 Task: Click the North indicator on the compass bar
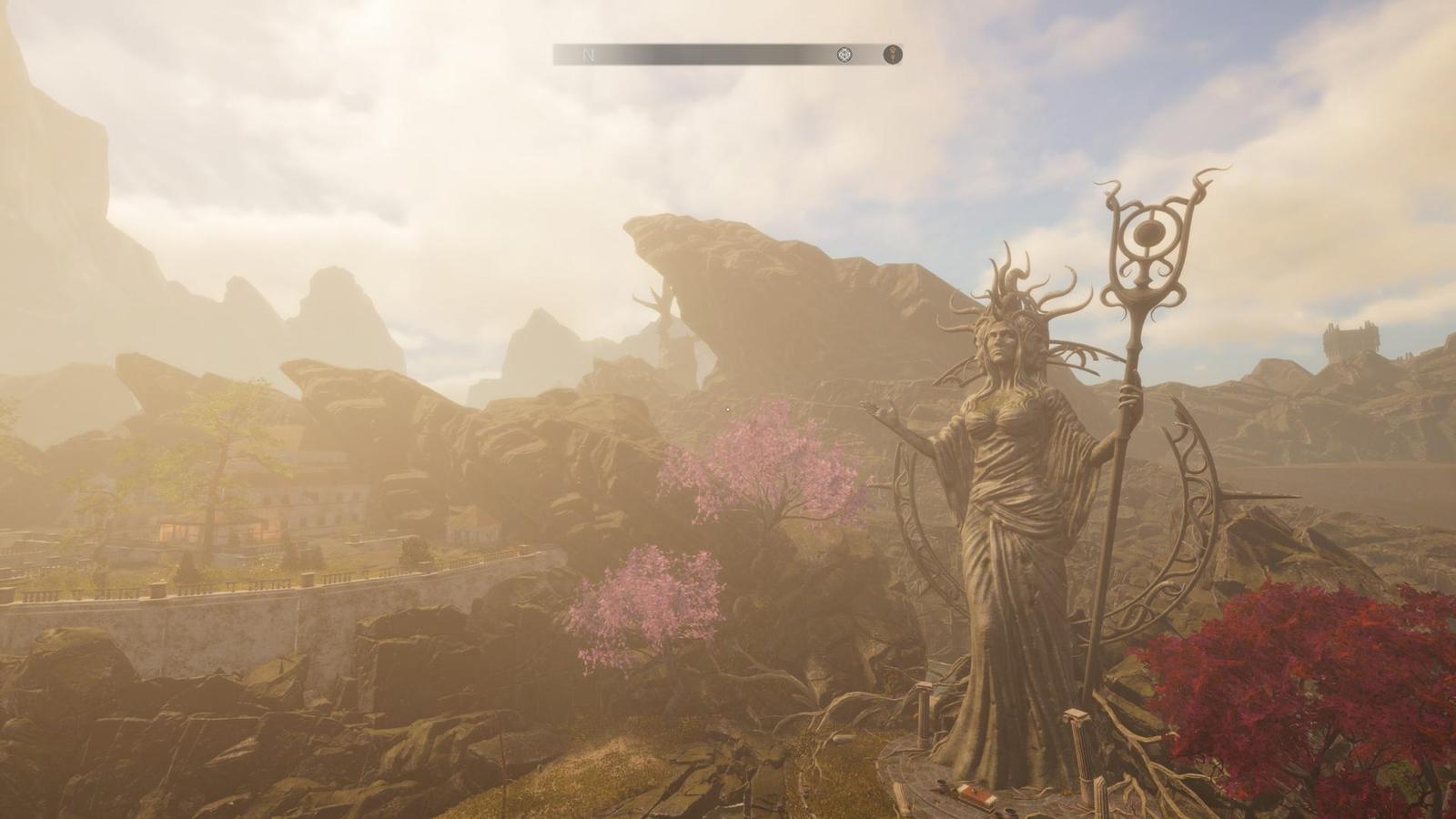pos(588,56)
